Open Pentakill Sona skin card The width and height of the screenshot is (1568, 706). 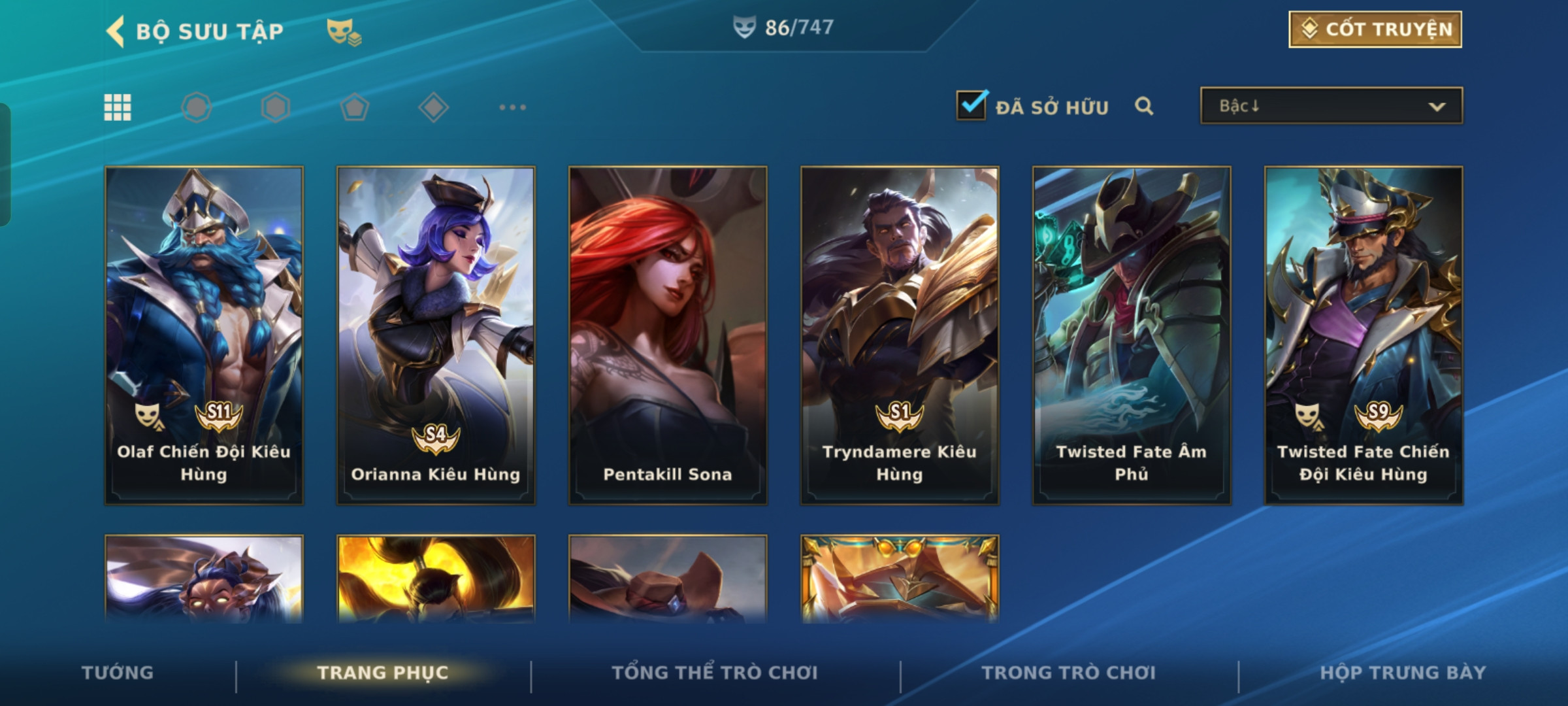tap(668, 335)
